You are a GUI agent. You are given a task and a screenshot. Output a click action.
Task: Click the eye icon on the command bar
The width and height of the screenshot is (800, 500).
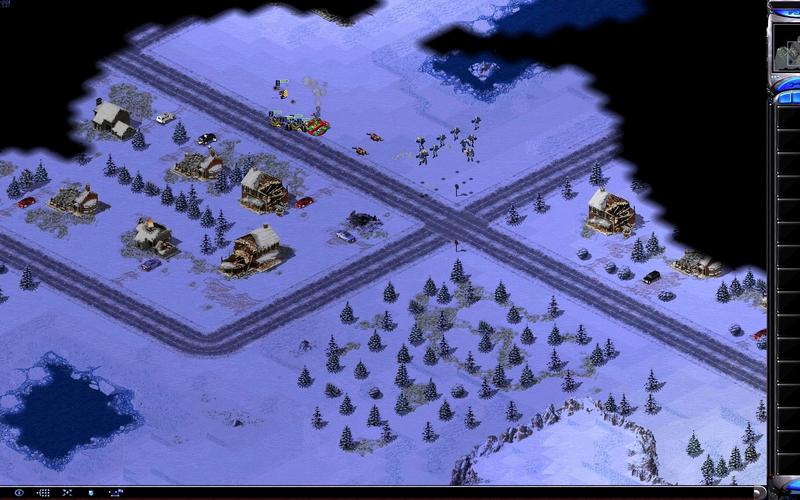point(19,492)
